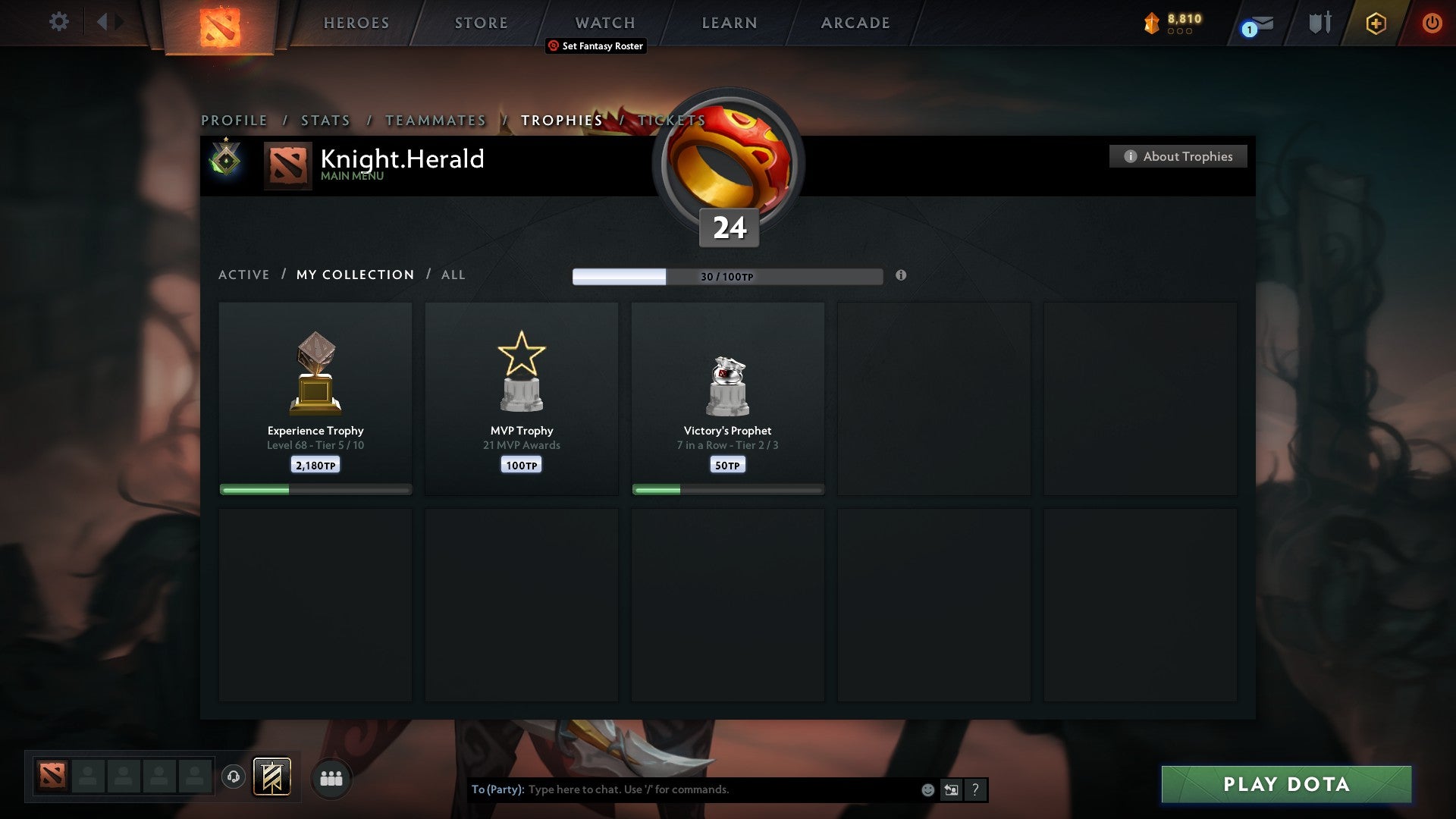
Task: Click the 30/100TP progress bar
Action: pyautogui.click(x=728, y=277)
